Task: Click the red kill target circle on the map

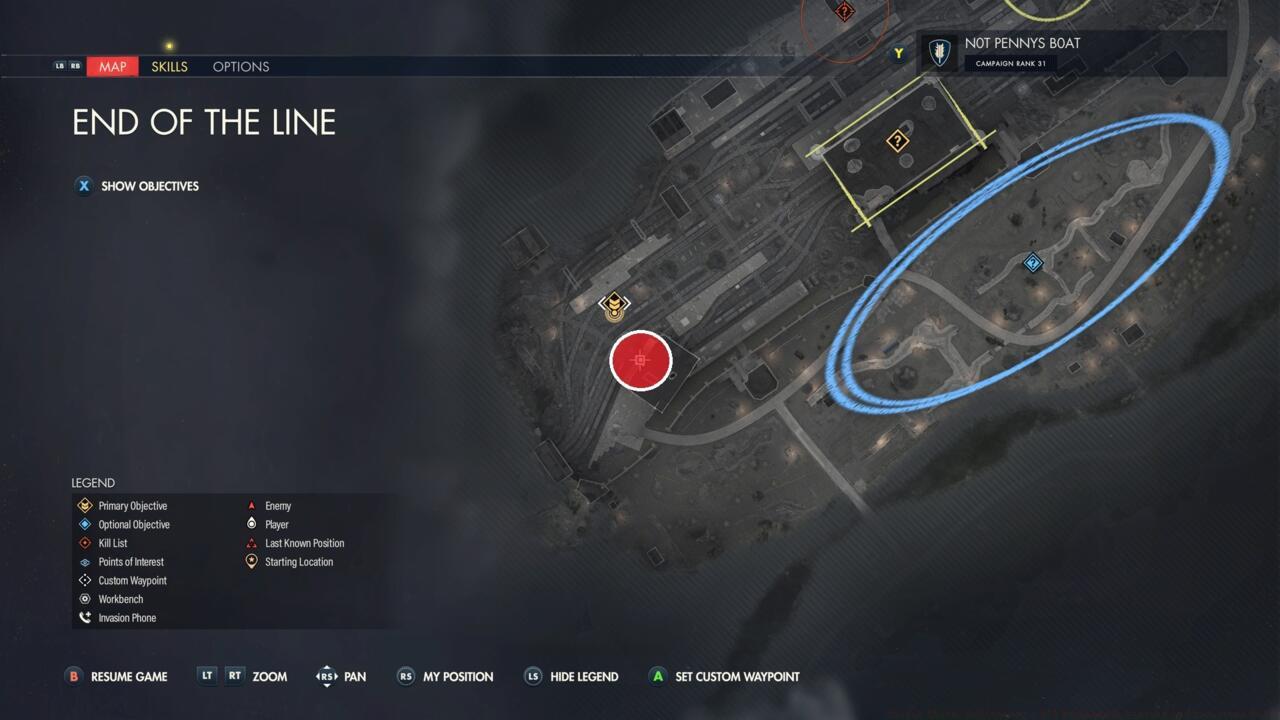Action: click(640, 361)
